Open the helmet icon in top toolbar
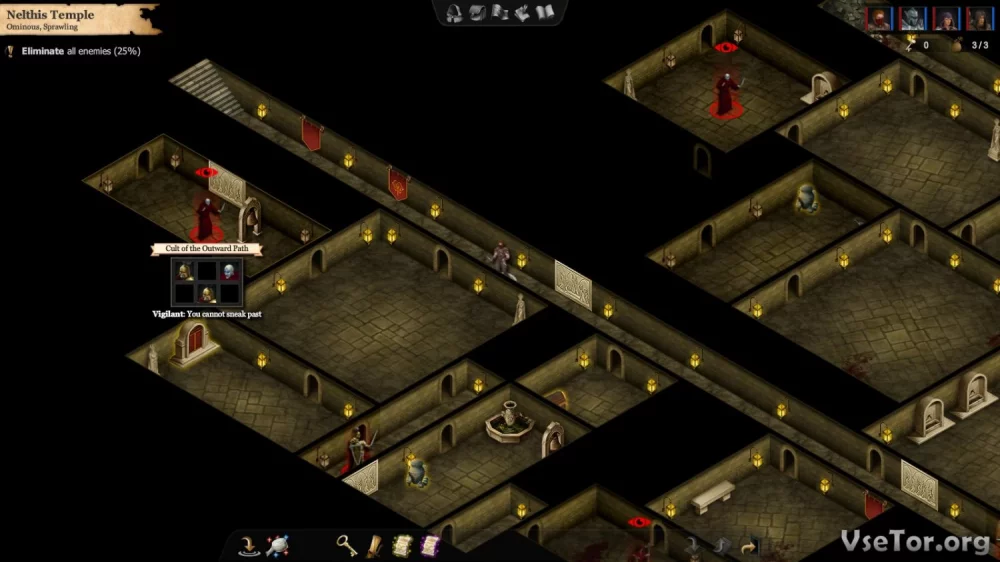The height and width of the screenshot is (562, 1000). [x=454, y=13]
